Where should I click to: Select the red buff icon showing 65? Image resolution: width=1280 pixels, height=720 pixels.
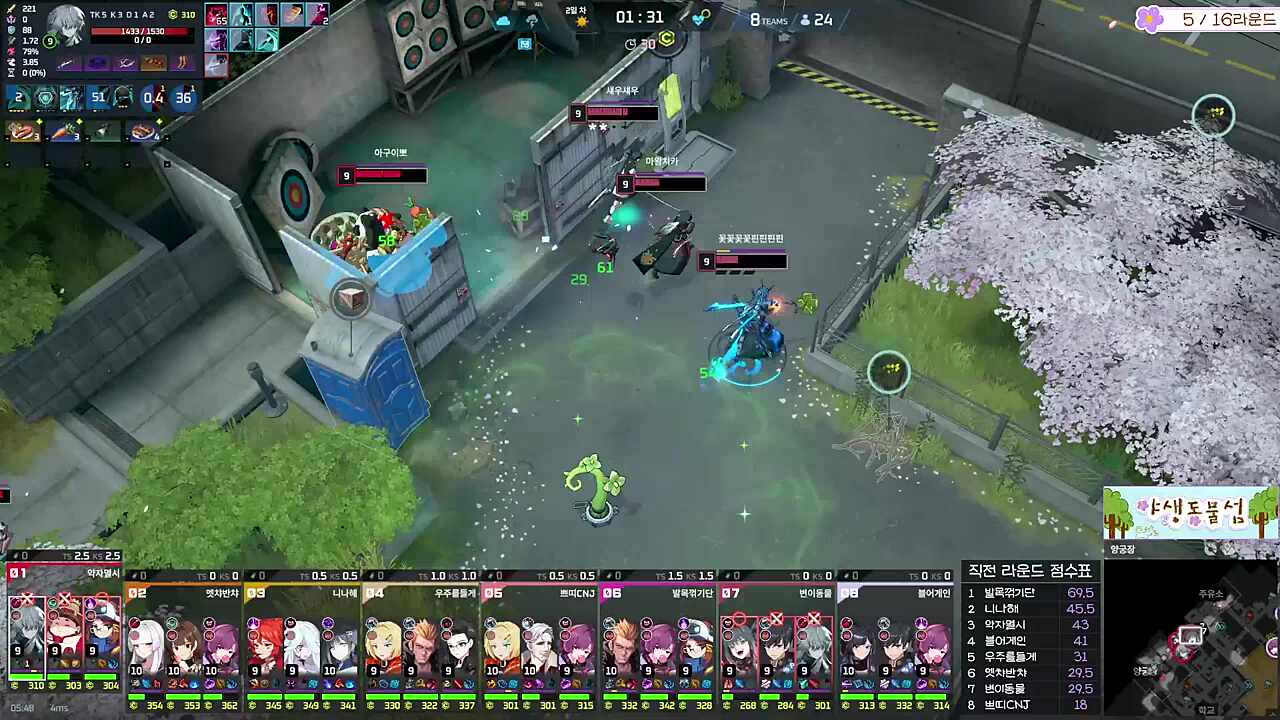point(217,15)
